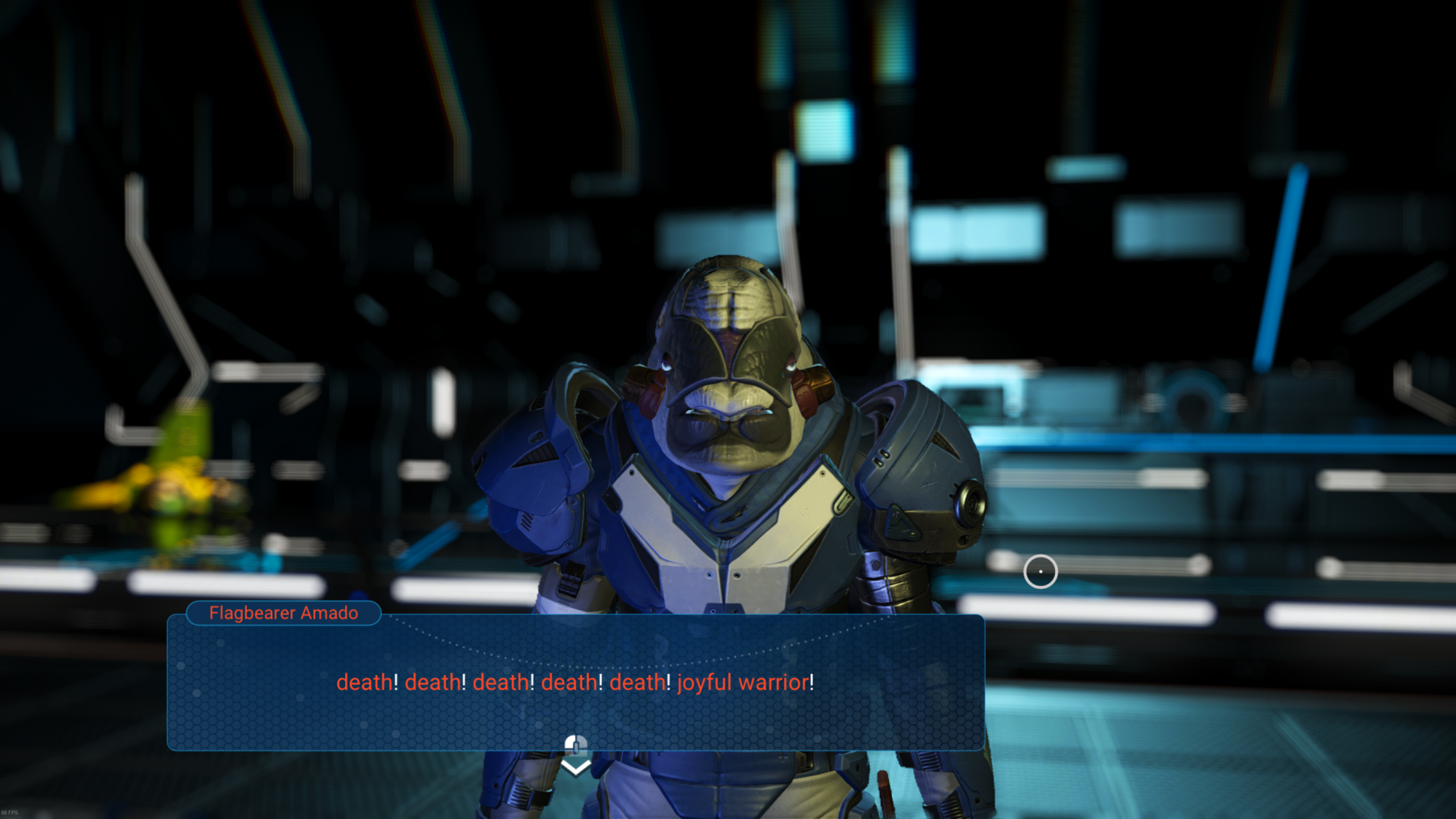
Task: Click the downward continue chevron below the dialogue
Action: click(576, 767)
